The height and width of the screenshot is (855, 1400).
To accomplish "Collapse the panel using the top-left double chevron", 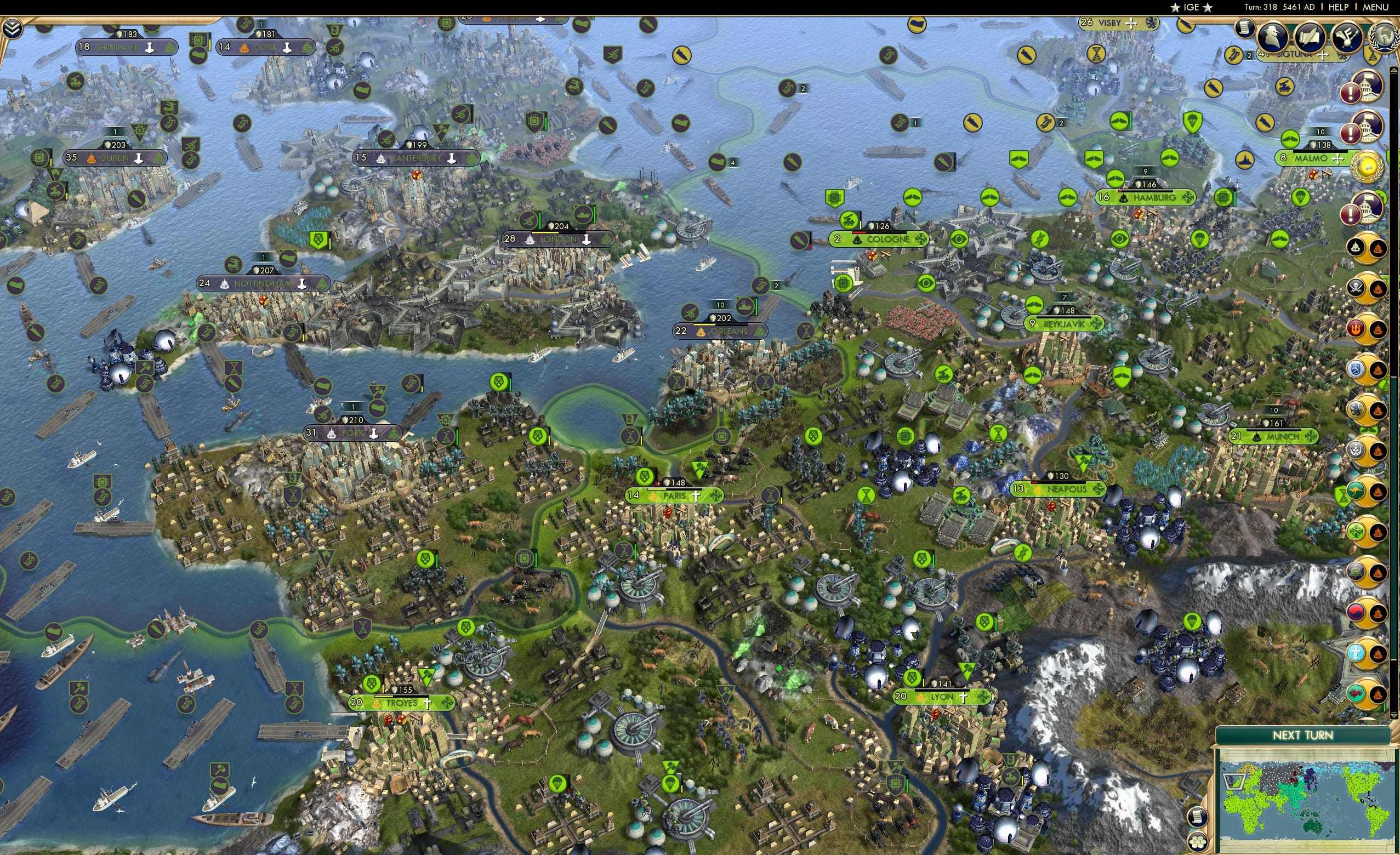I will tap(12, 29).
